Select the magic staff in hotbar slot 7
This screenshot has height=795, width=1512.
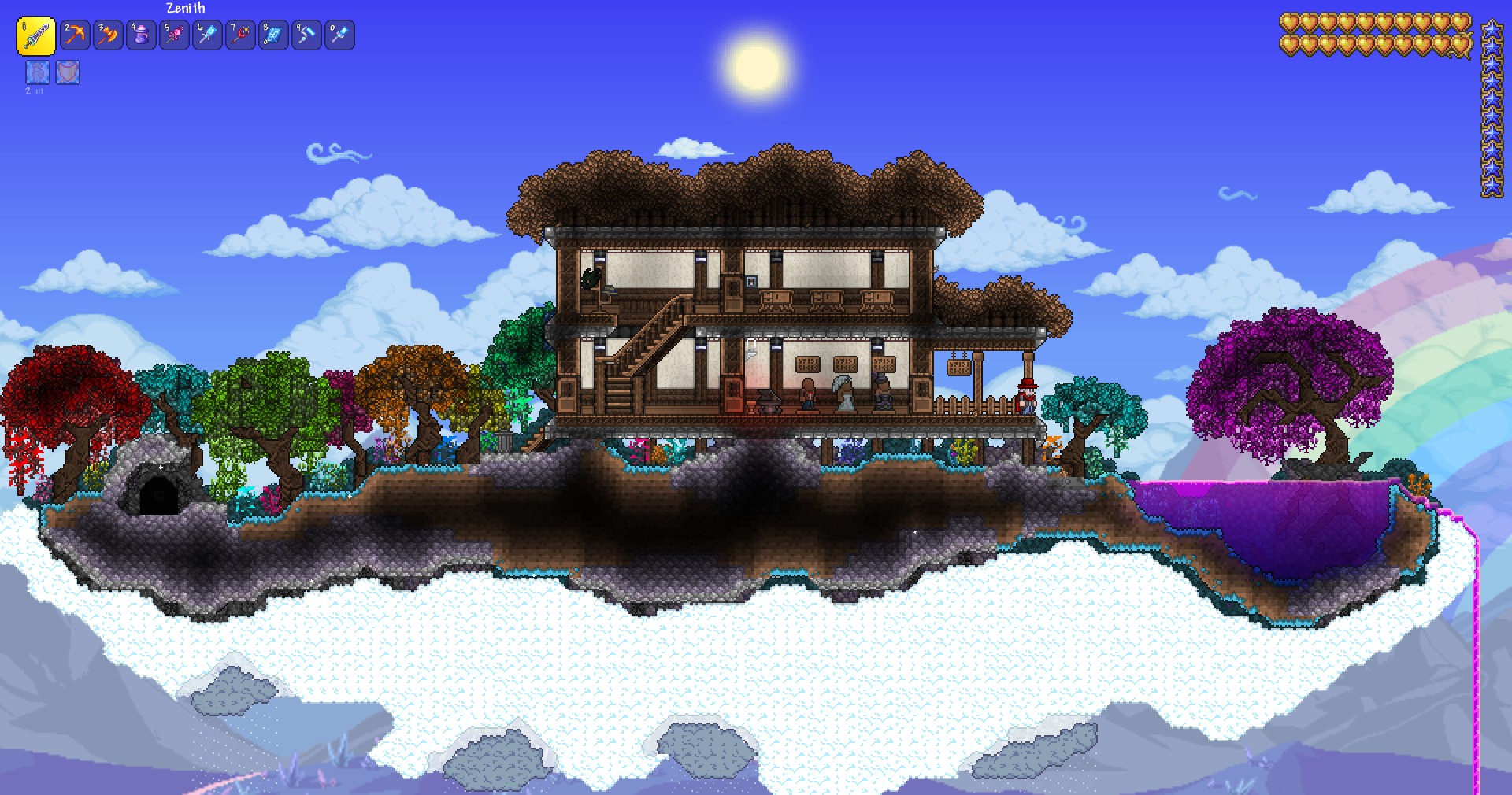(x=241, y=35)
